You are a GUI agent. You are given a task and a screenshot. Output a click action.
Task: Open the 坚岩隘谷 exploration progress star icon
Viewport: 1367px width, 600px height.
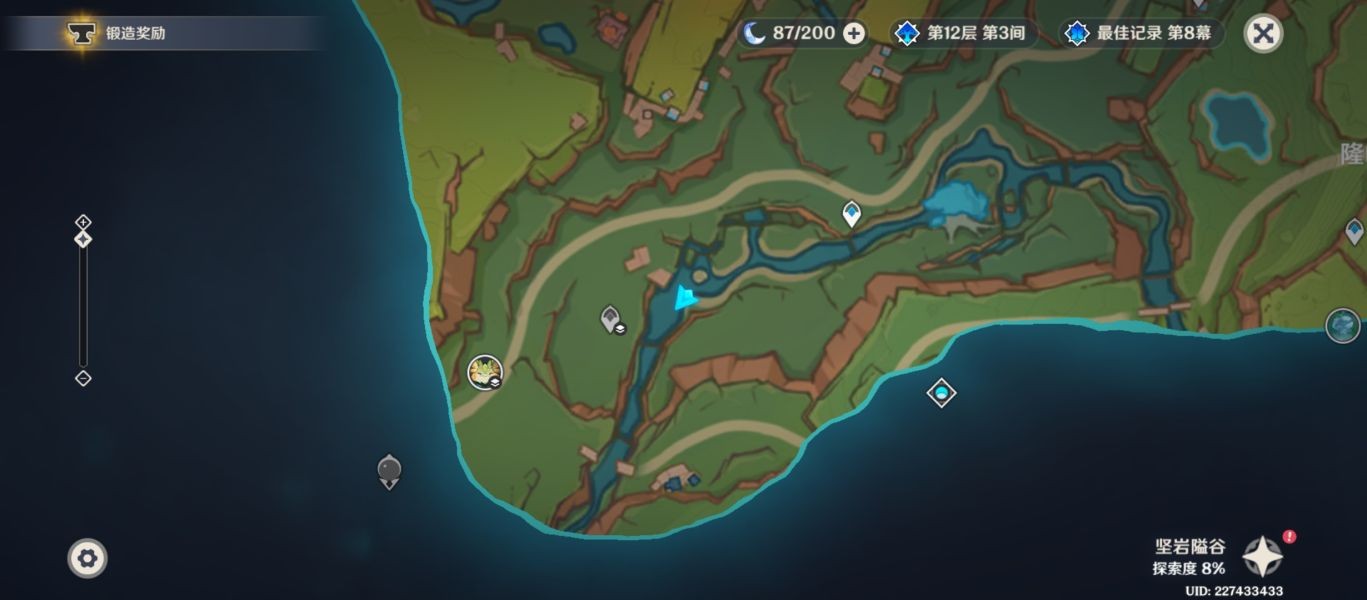[1262, 555]
